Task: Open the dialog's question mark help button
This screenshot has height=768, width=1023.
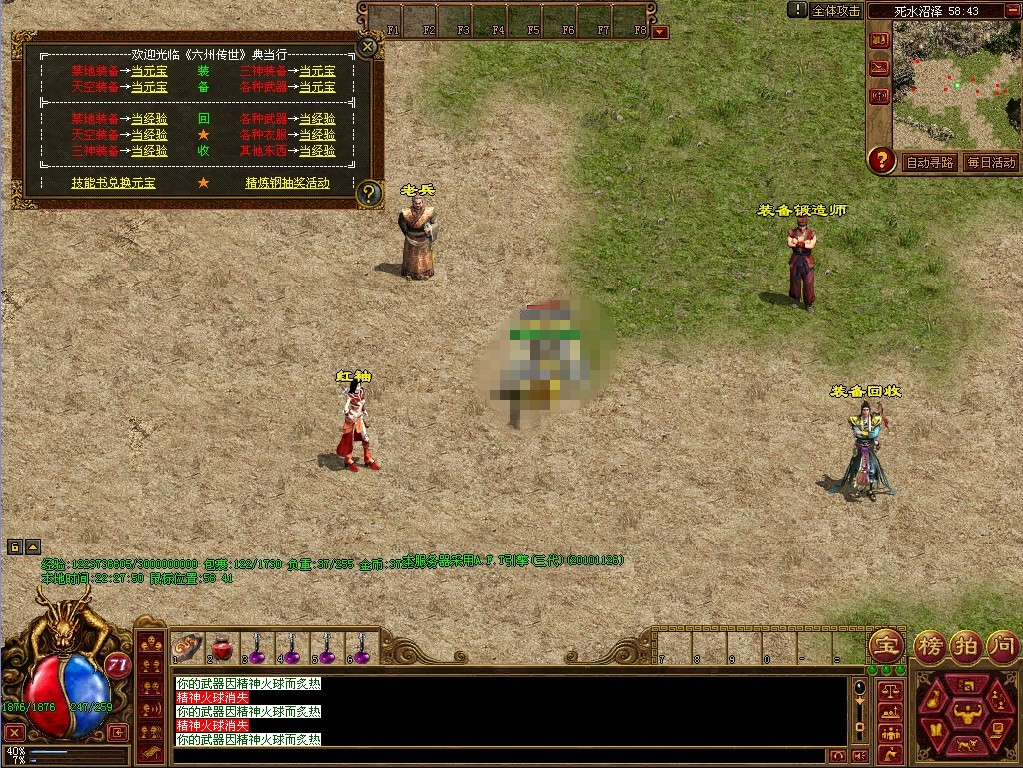Action: [x=369, y=193]
